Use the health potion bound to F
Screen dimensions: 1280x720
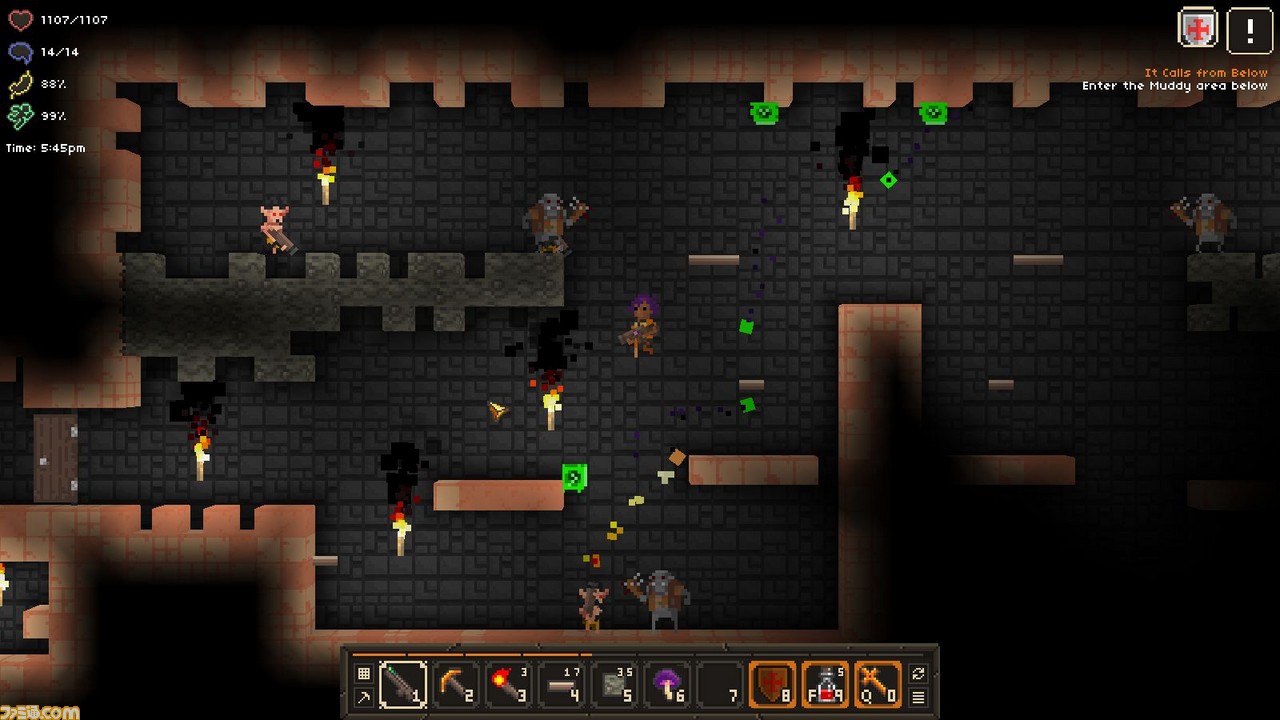coord(827,684)
